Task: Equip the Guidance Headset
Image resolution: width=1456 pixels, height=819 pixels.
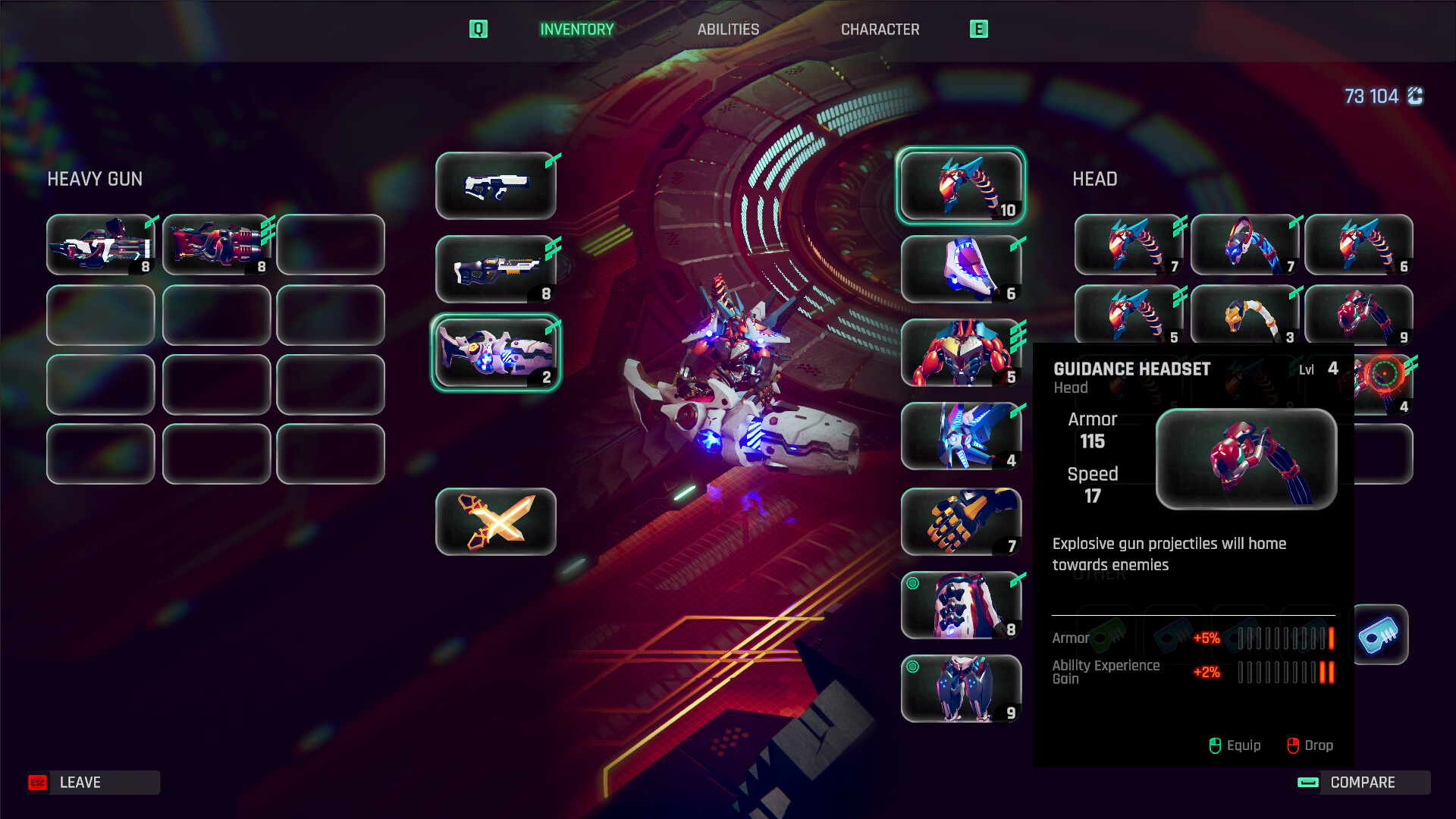Action: [1235, 745]
